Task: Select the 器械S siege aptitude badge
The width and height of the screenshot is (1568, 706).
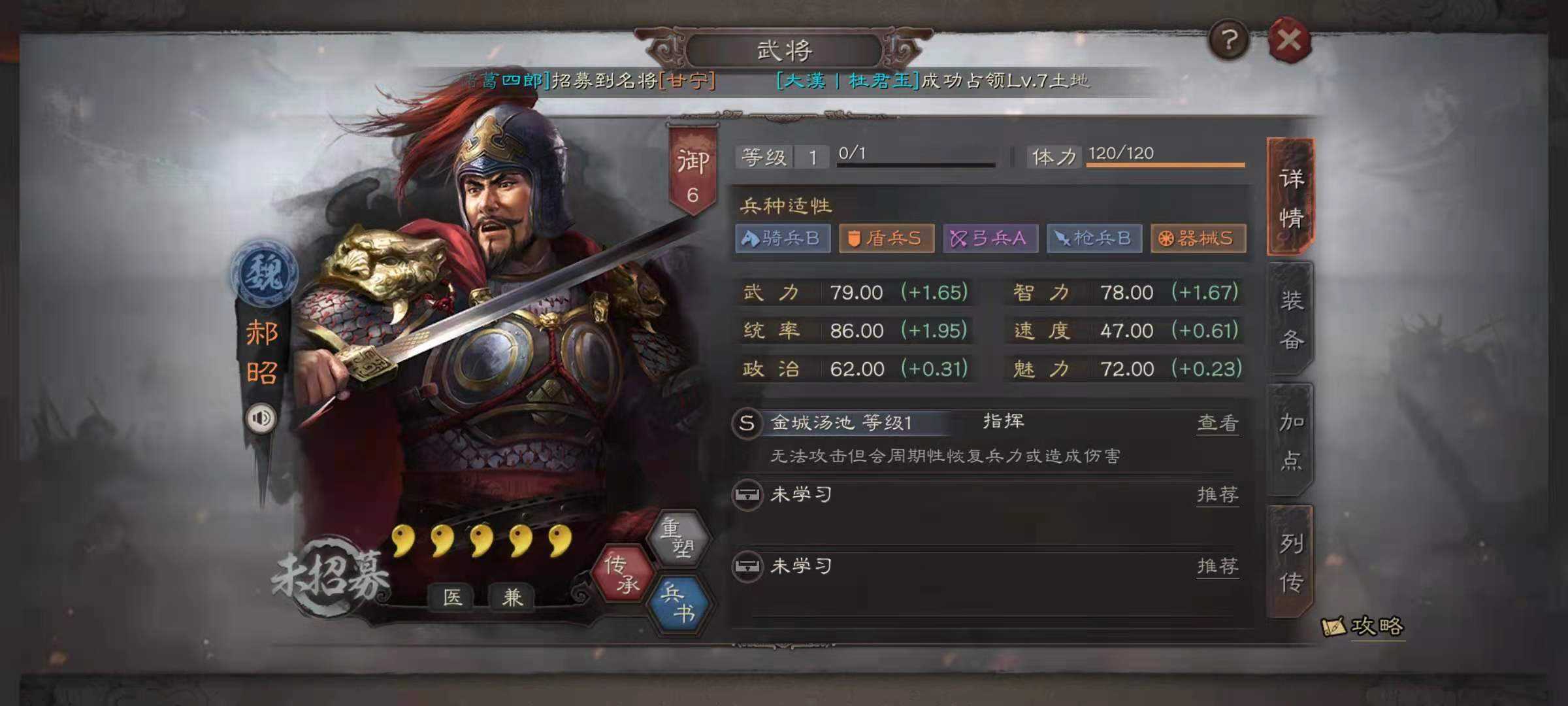Action: click(1198, 239)
